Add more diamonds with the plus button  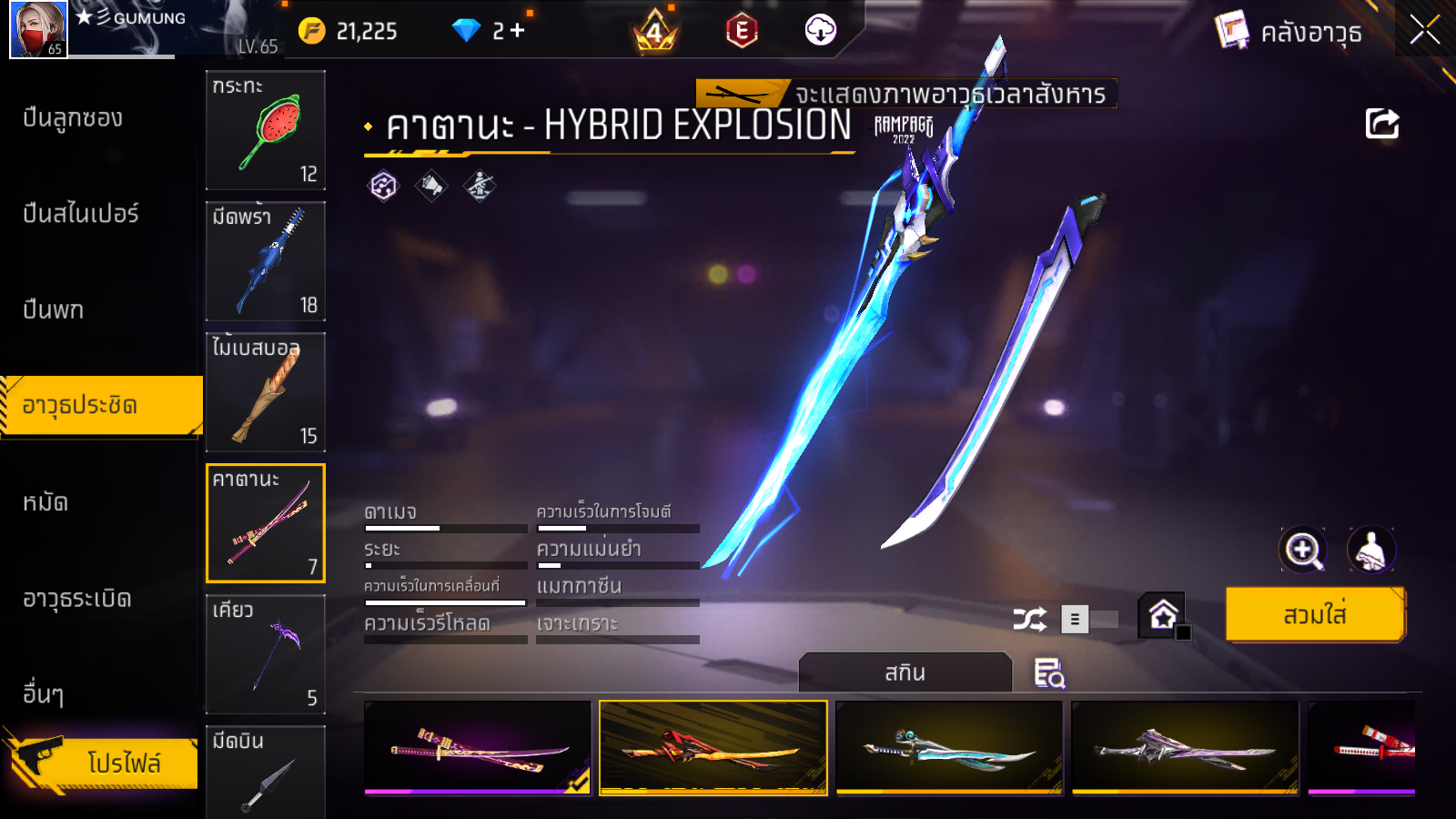[x=518, y=31]
